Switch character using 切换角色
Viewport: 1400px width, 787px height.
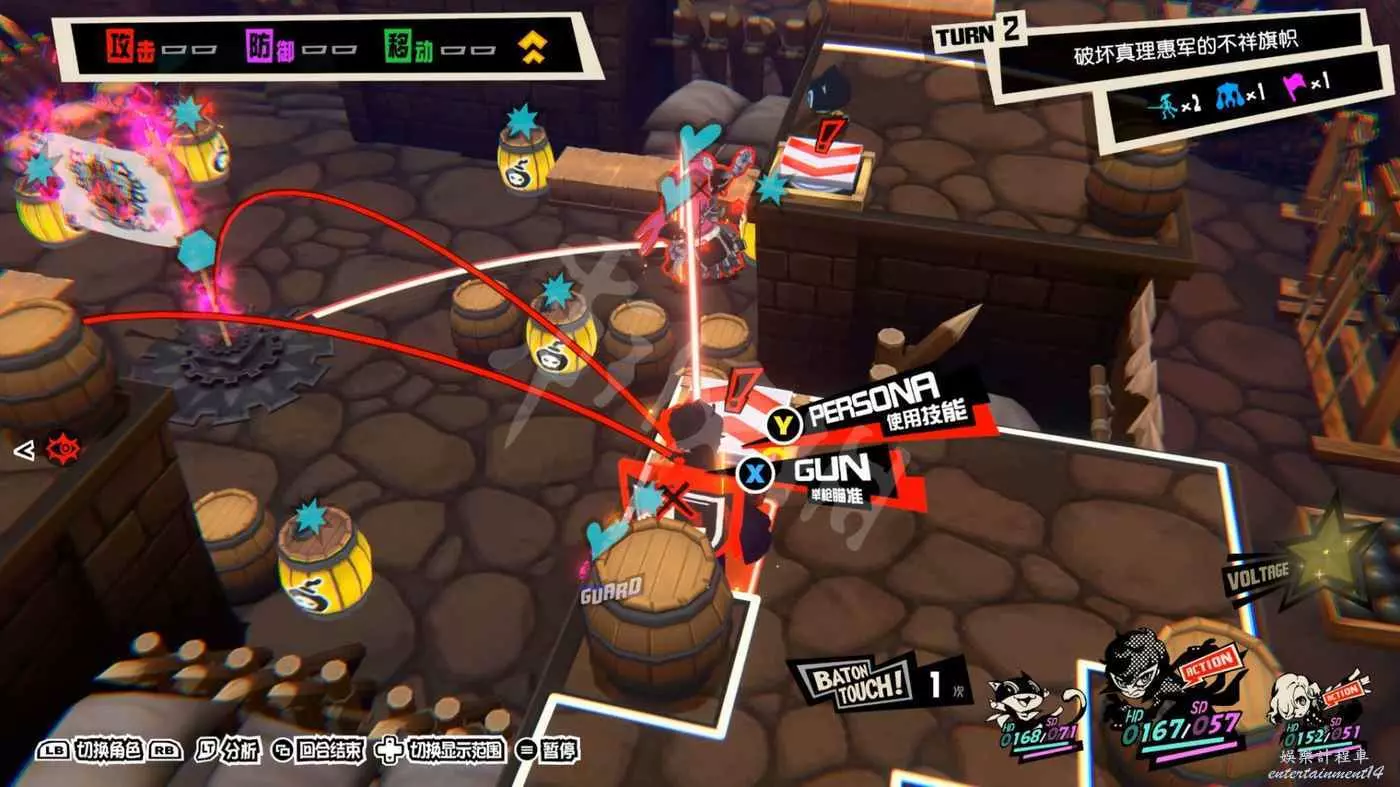[110, 750]
